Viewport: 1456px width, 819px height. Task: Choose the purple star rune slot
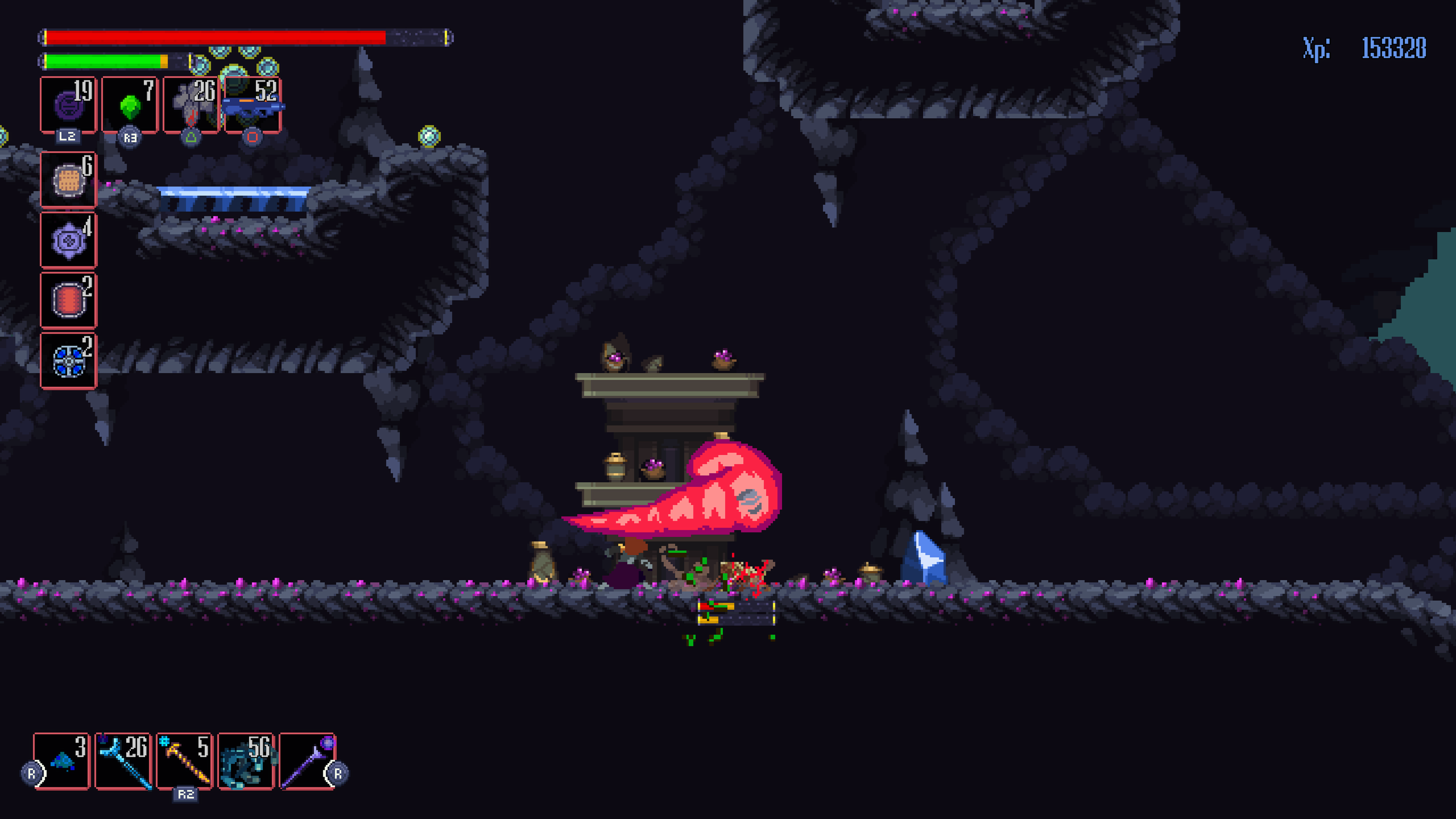pos(68,241)
